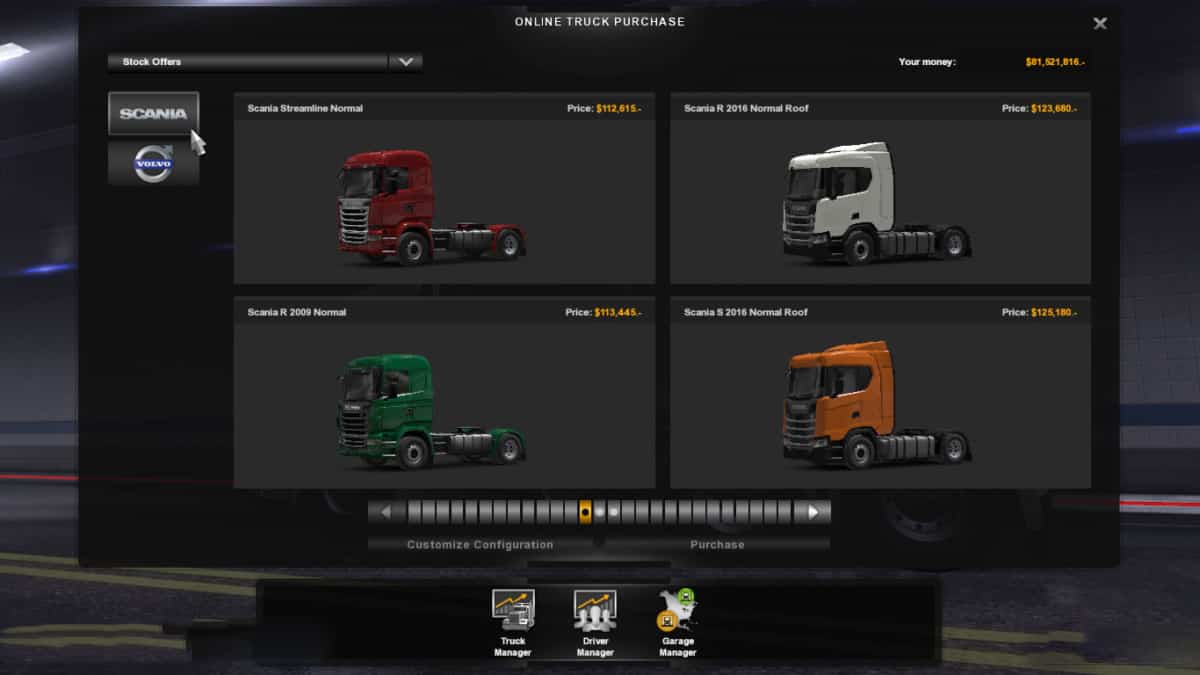Open the Stock Offers dropdown
The width and height of the screenshot is (1200, 675).
pyautogui.click(x=405, y=62)
